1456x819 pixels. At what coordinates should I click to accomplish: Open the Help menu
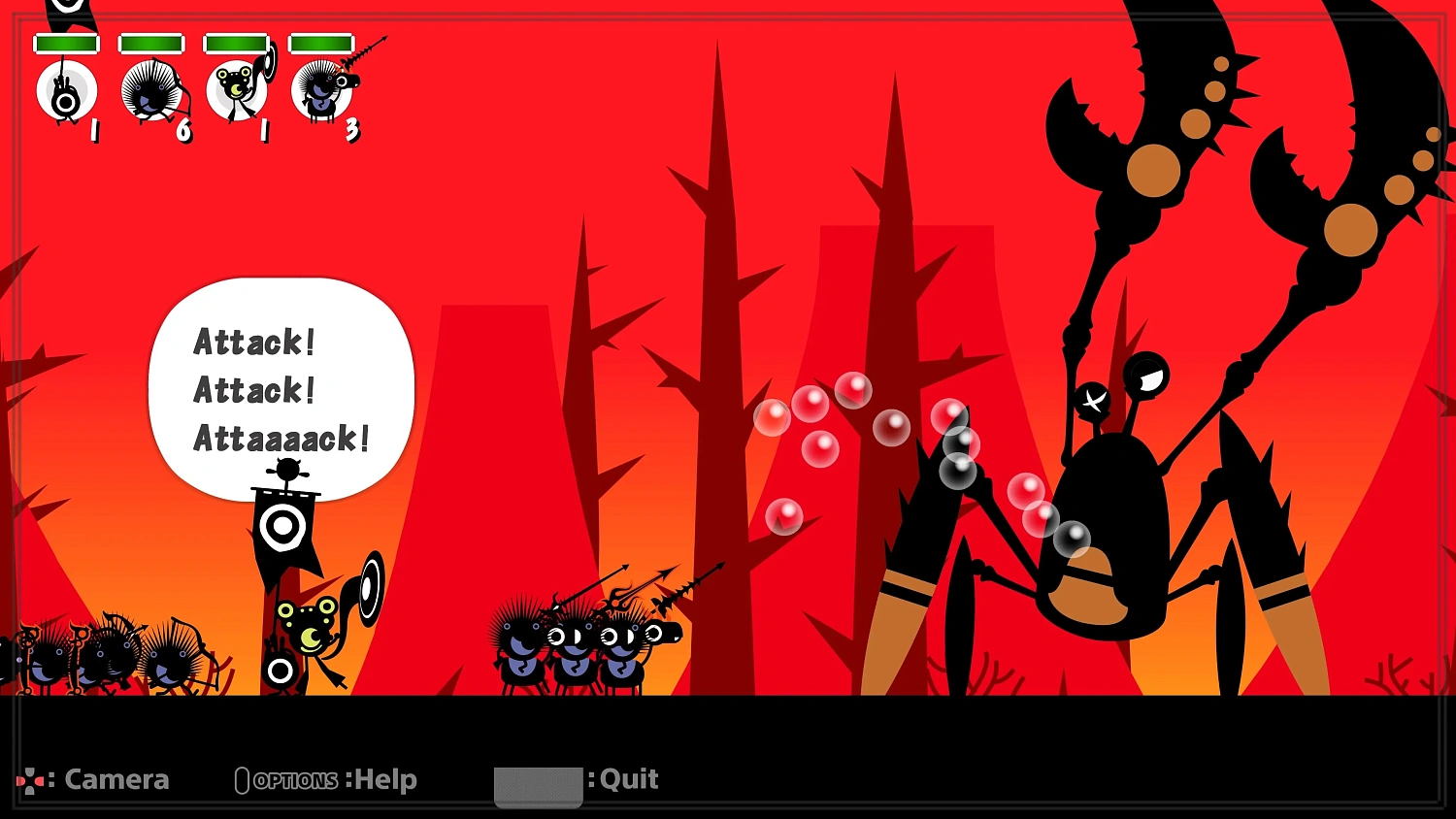click(x=383, y=778)
